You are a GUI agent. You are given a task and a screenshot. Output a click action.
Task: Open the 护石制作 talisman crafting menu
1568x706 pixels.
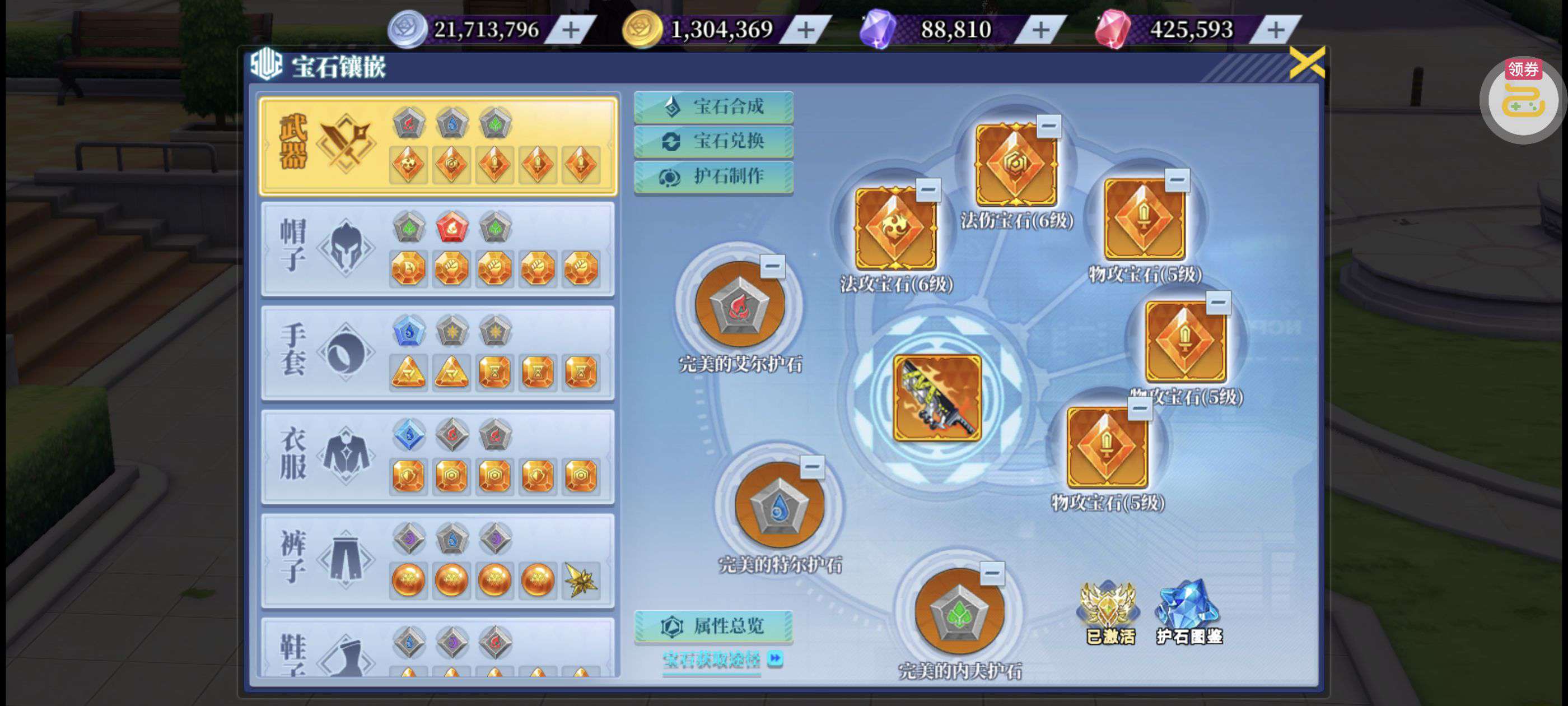[713, 176]
